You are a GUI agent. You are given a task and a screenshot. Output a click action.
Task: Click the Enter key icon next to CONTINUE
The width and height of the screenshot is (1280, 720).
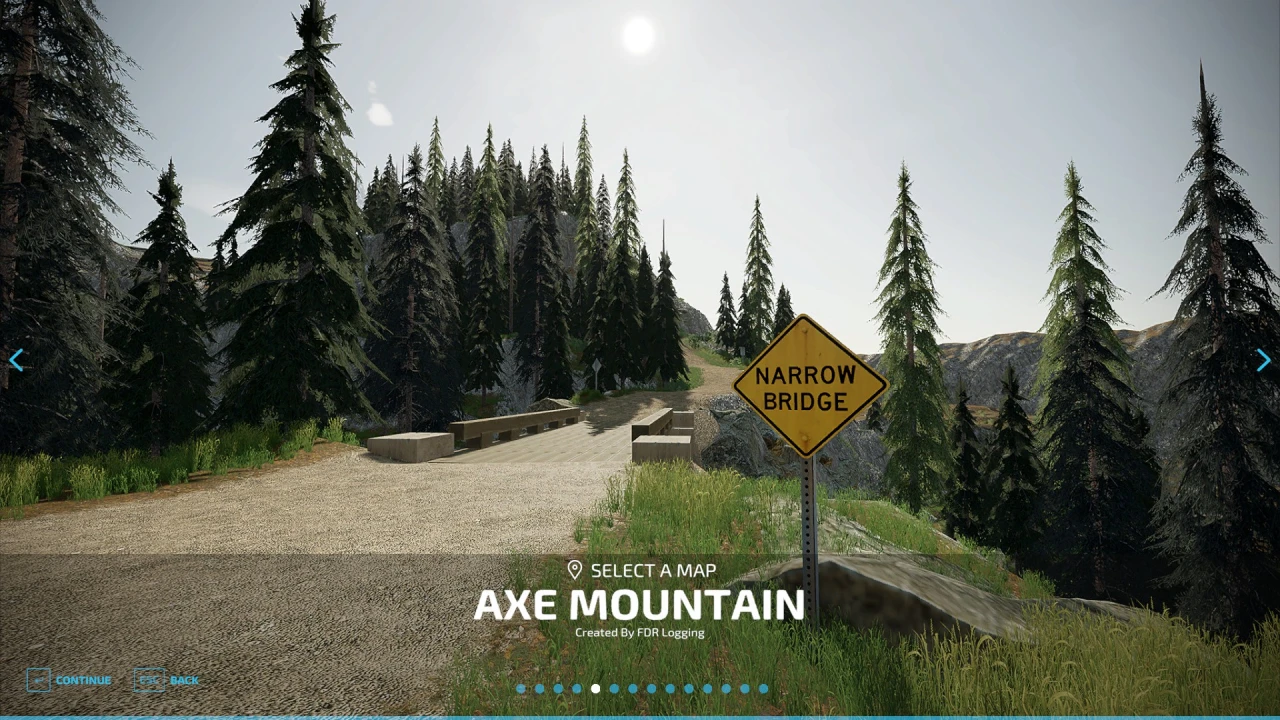pos(40,680)
